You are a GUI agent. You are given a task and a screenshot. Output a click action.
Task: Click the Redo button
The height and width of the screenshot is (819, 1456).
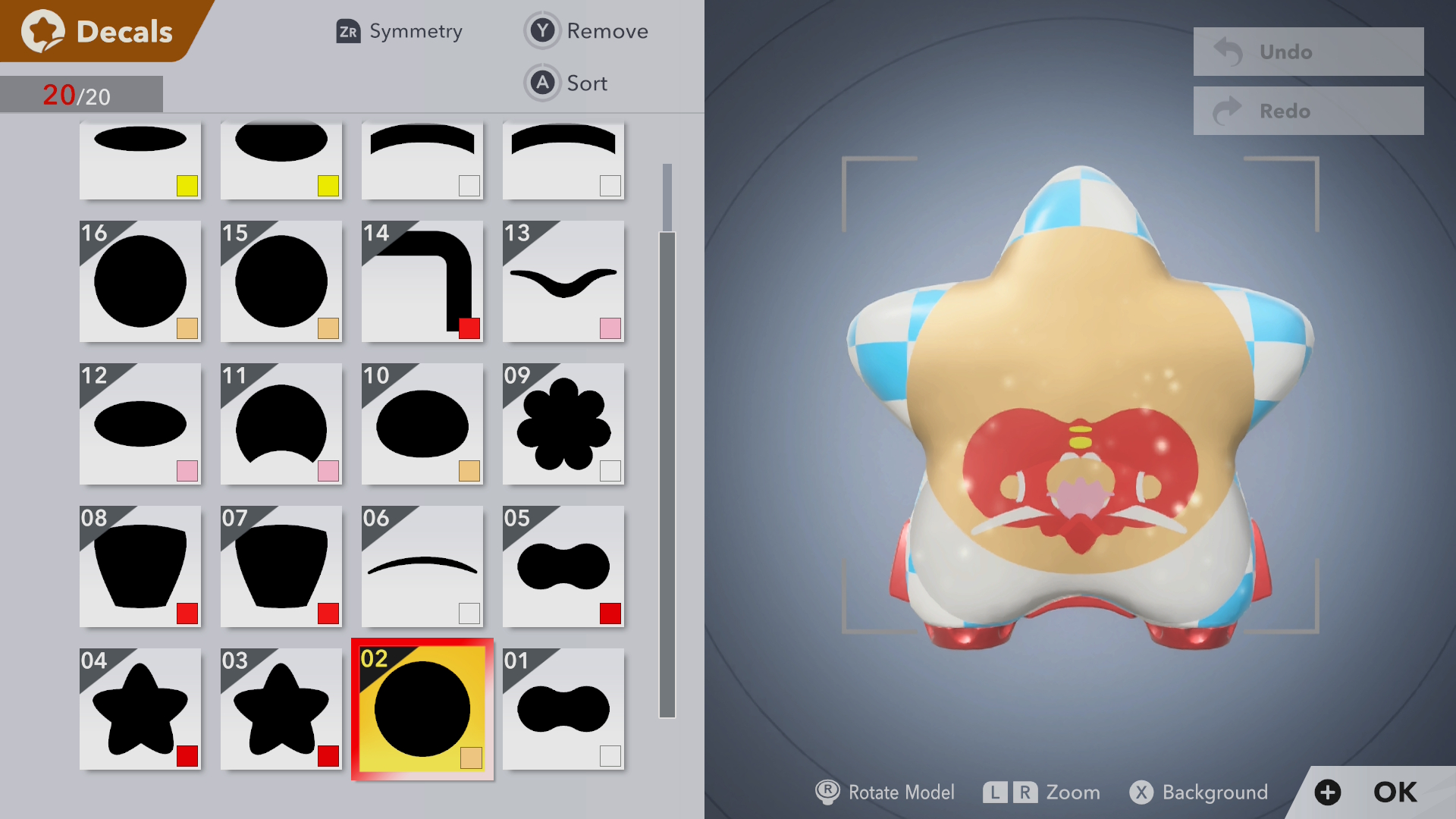tap(1308, 111)
